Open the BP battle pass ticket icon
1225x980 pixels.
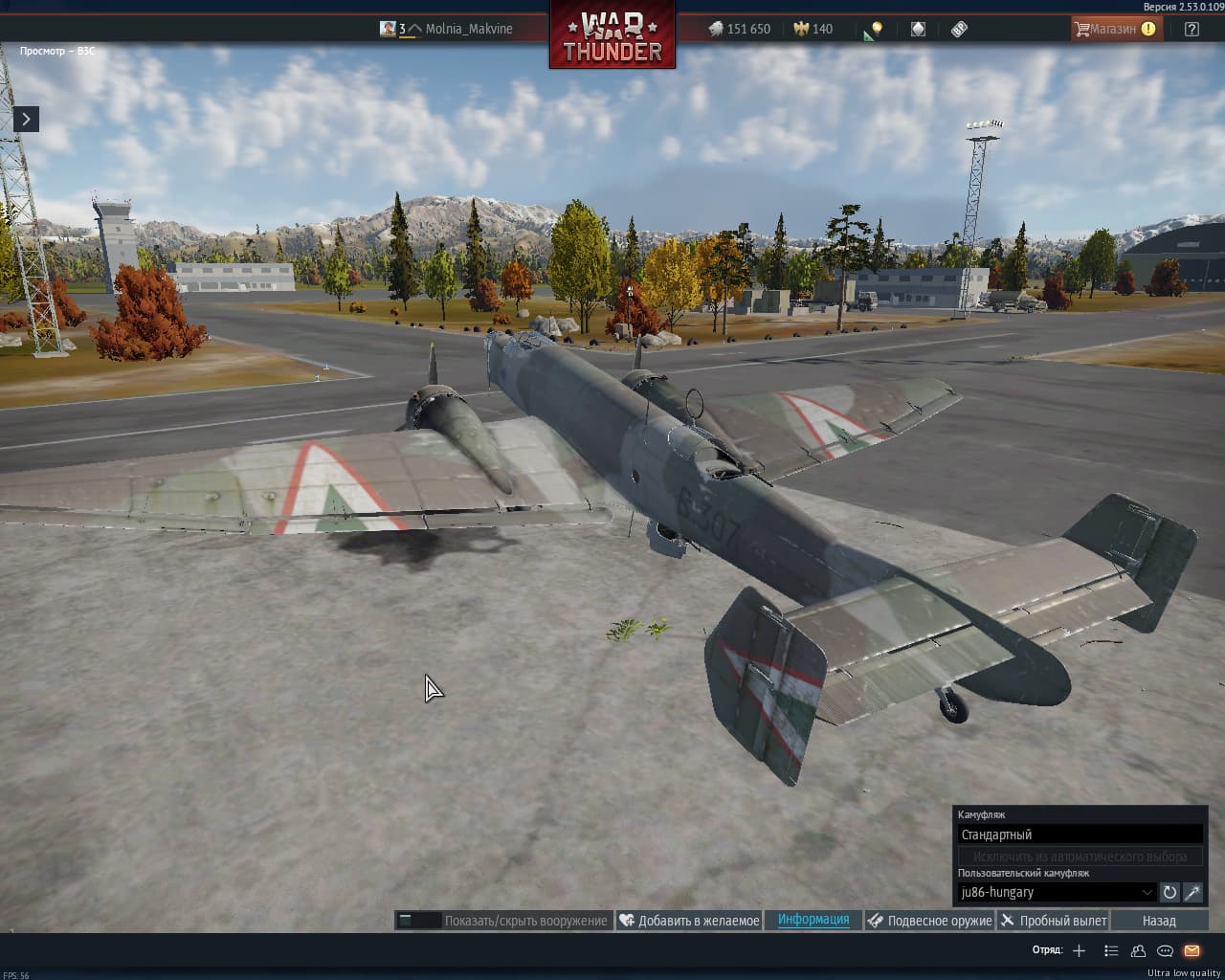pos(959,29)
